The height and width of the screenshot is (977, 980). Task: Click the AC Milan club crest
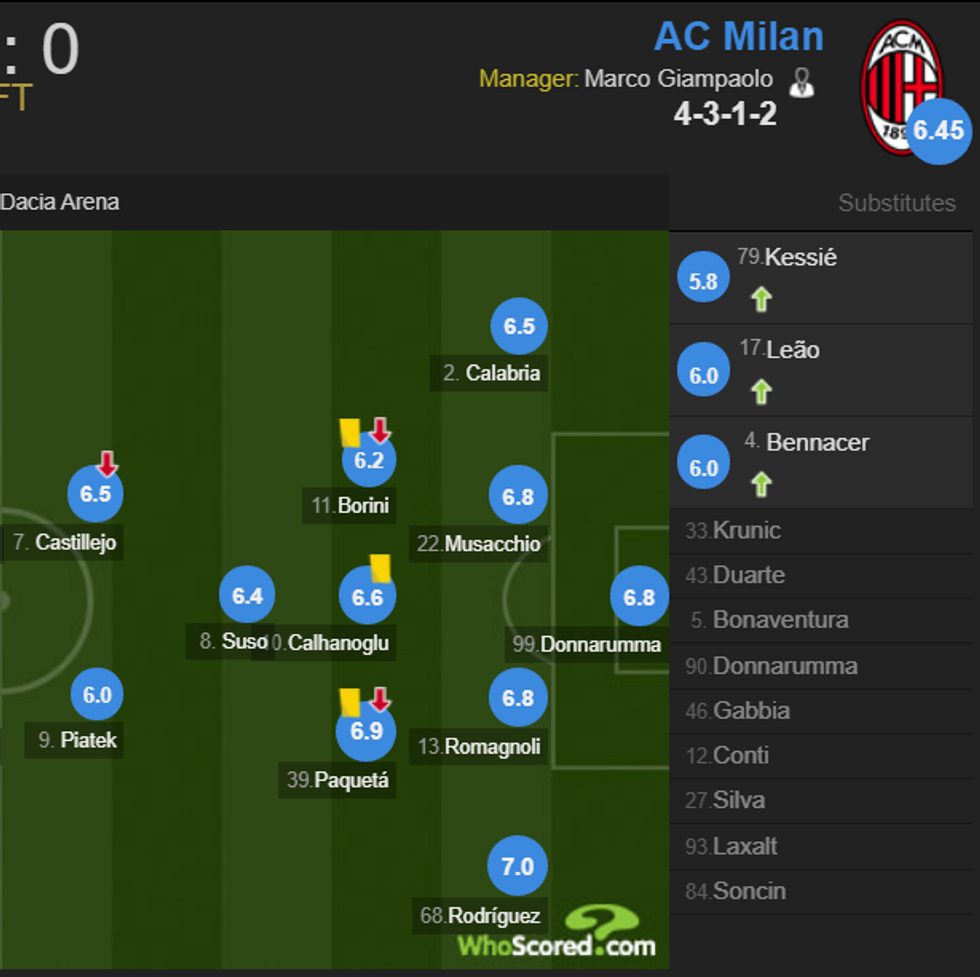[x=901, y=87]
